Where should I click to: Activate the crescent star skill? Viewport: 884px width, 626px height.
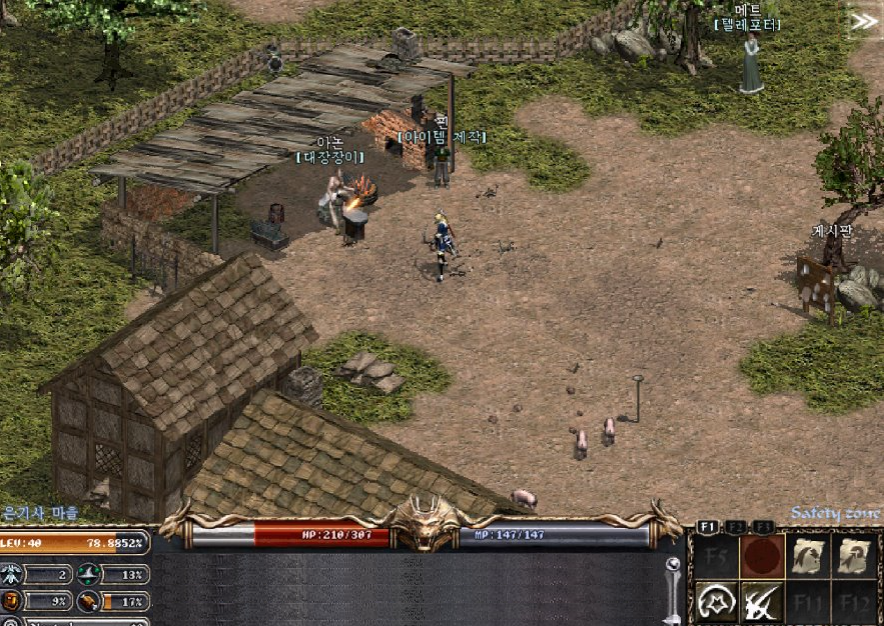click(714, 601)
